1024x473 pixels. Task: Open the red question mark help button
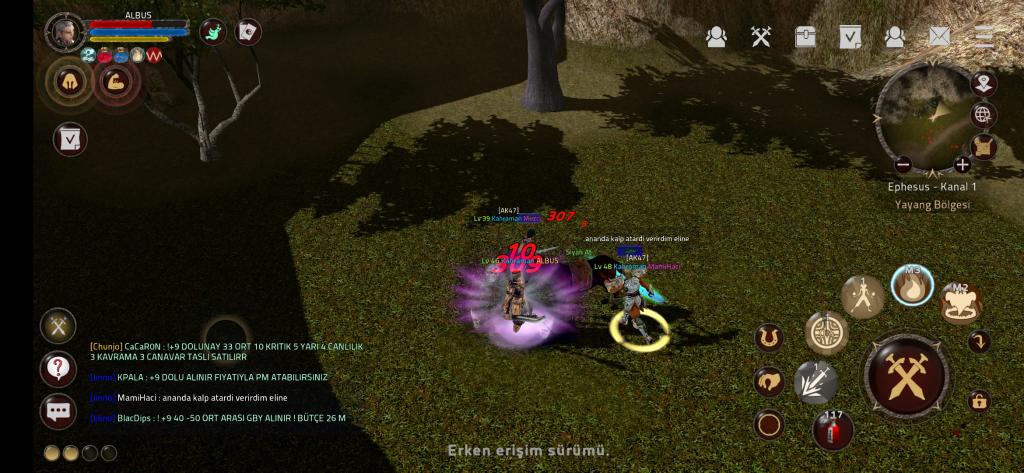[58, 369]
